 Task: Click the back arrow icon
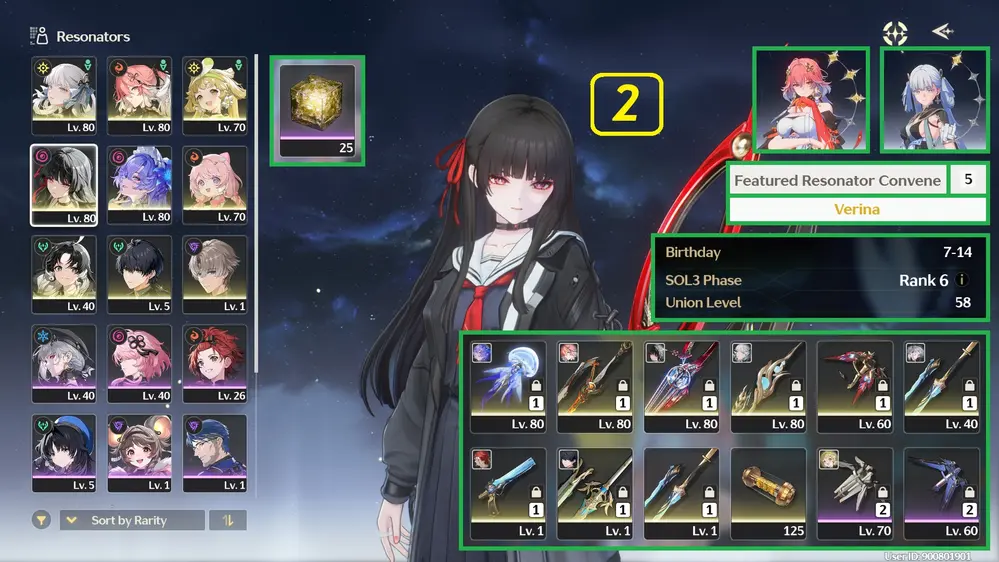click(942, 32)
